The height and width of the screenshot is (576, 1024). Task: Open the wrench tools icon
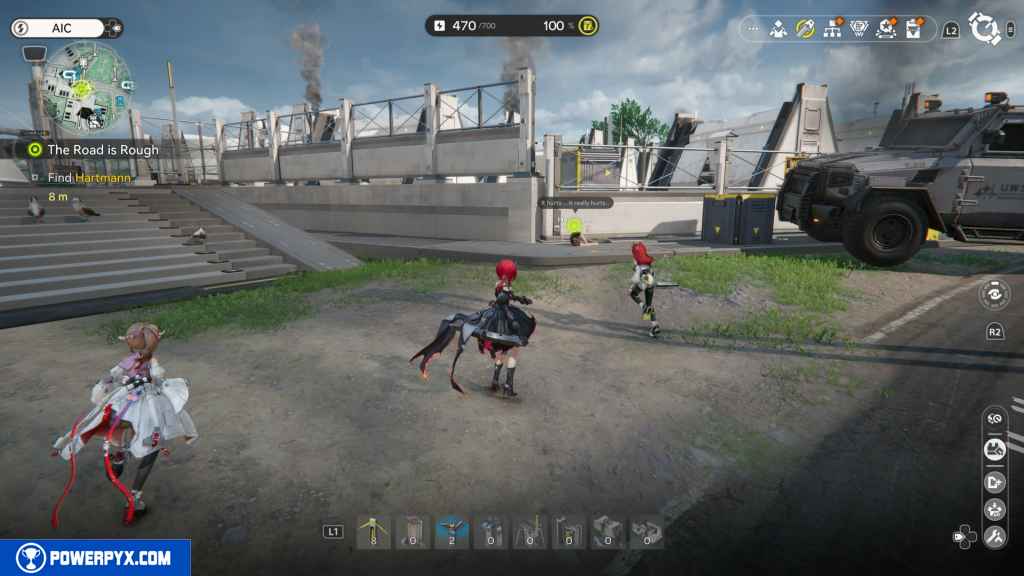click(994, 537)
